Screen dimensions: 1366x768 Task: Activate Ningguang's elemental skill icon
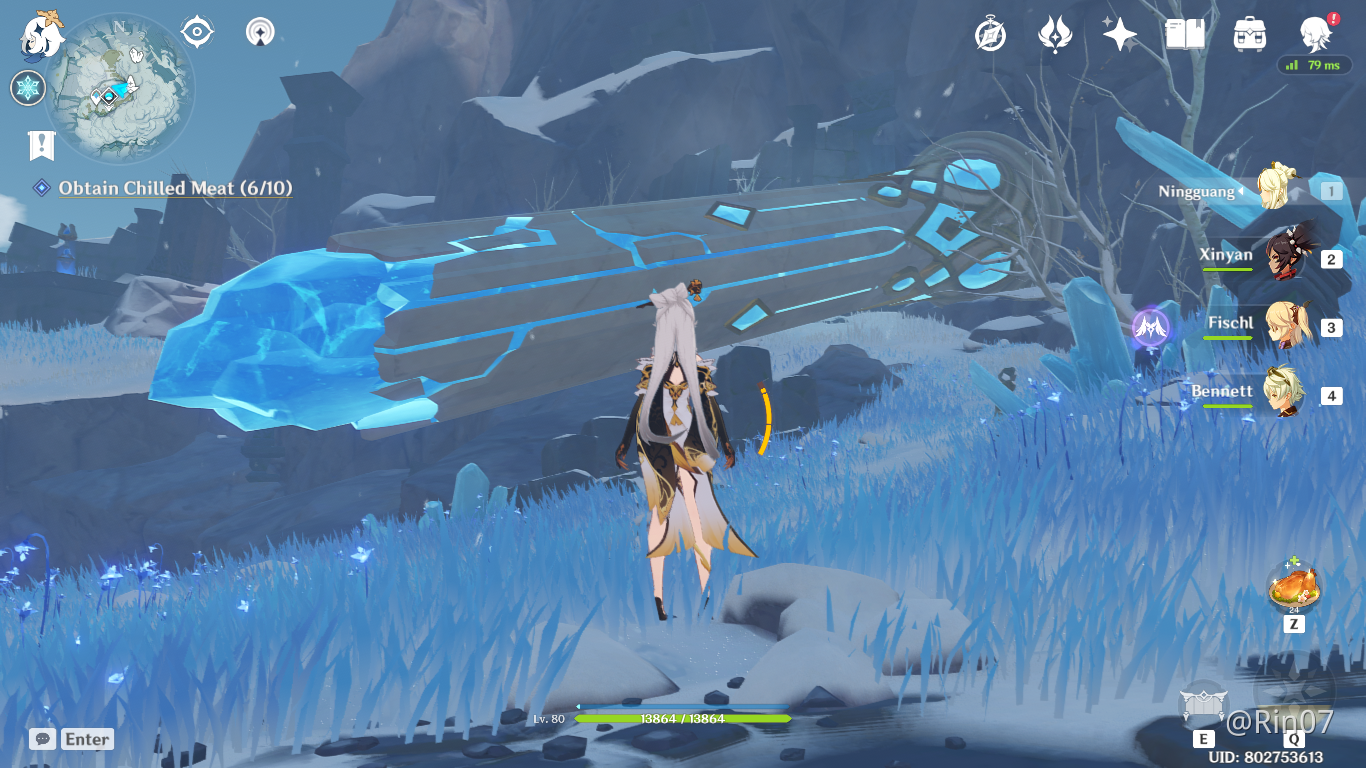[1204, 704]
